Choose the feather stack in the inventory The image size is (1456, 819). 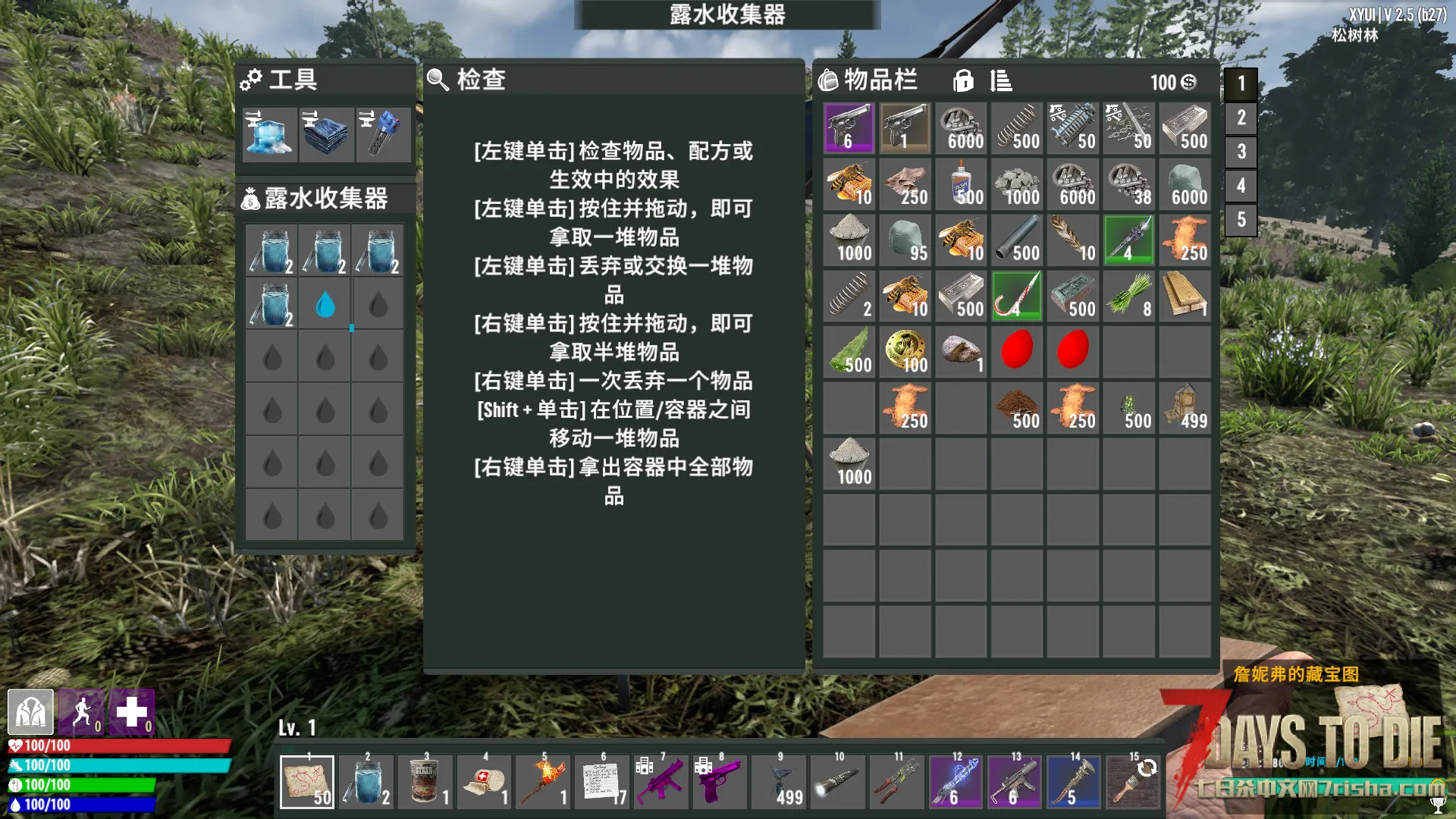(x=1072, y=240)
